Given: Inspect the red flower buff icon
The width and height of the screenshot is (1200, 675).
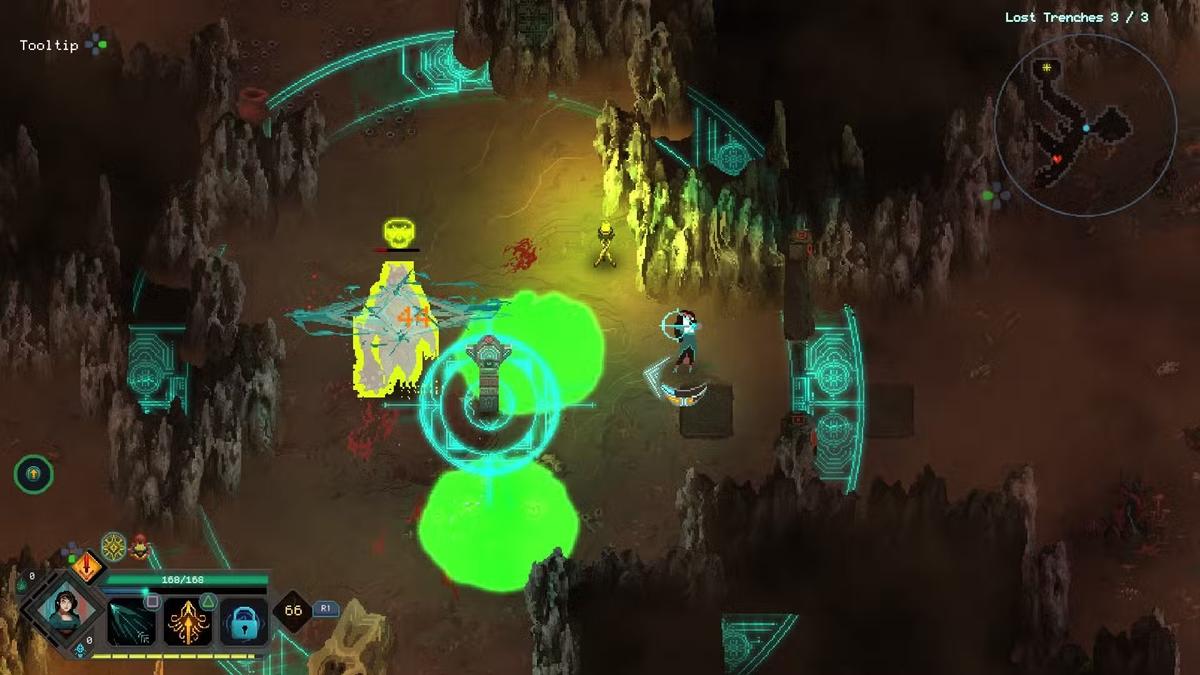Looking at the screenshot, I should coord(139,546).
